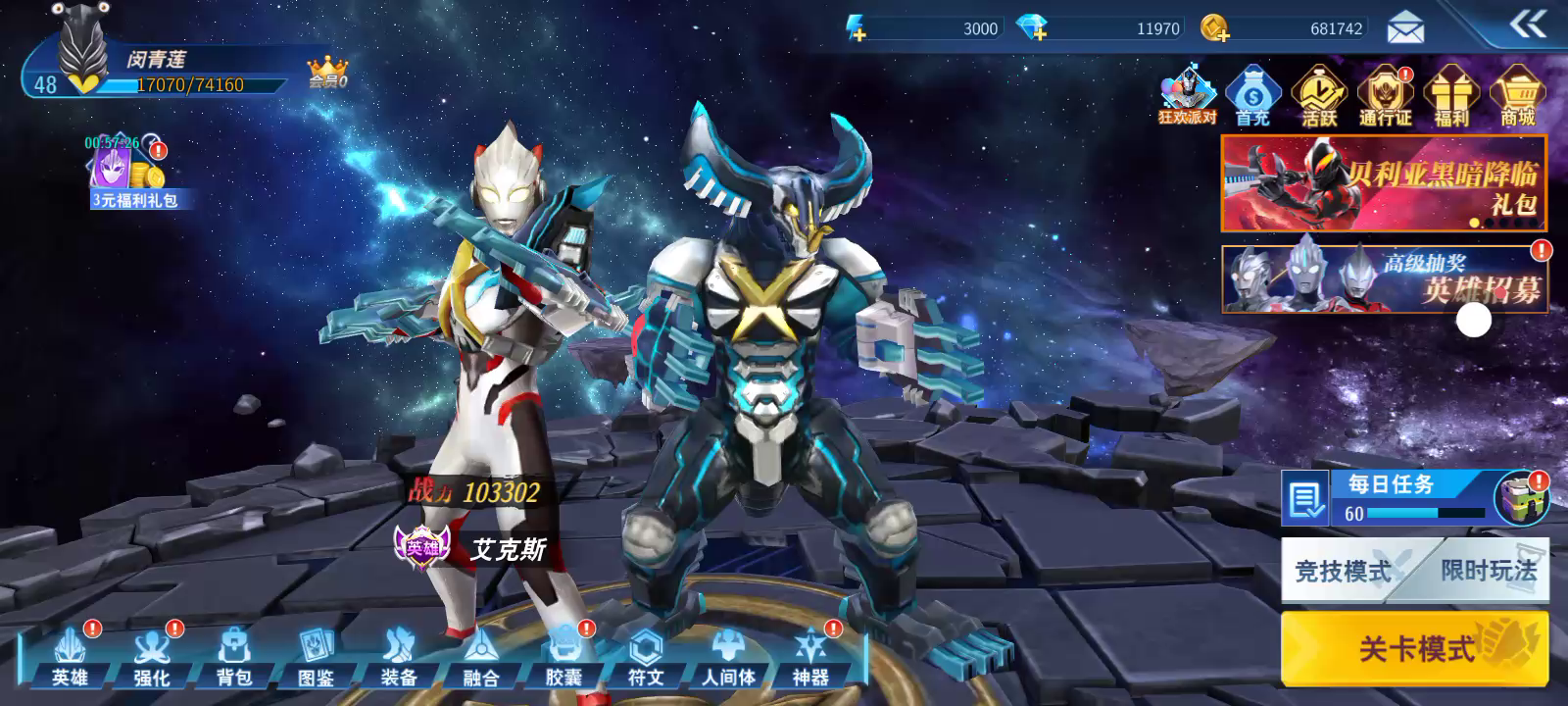Open 限时玩法 limited-time events
Image resolution: width=1568 pixels, height=706 pixels.
tap(1488, 571)
